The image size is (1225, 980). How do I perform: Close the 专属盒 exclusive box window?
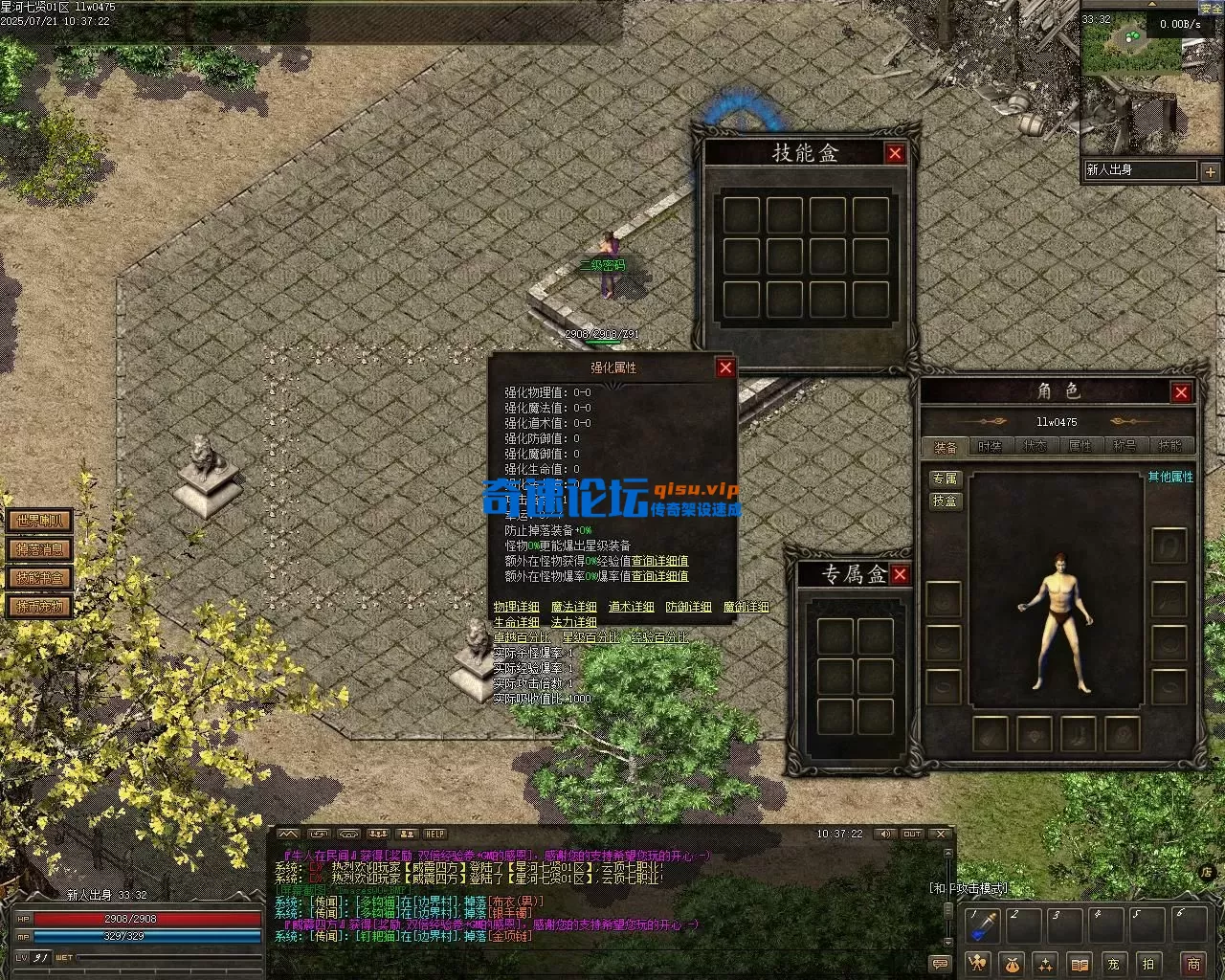[900, 574]
